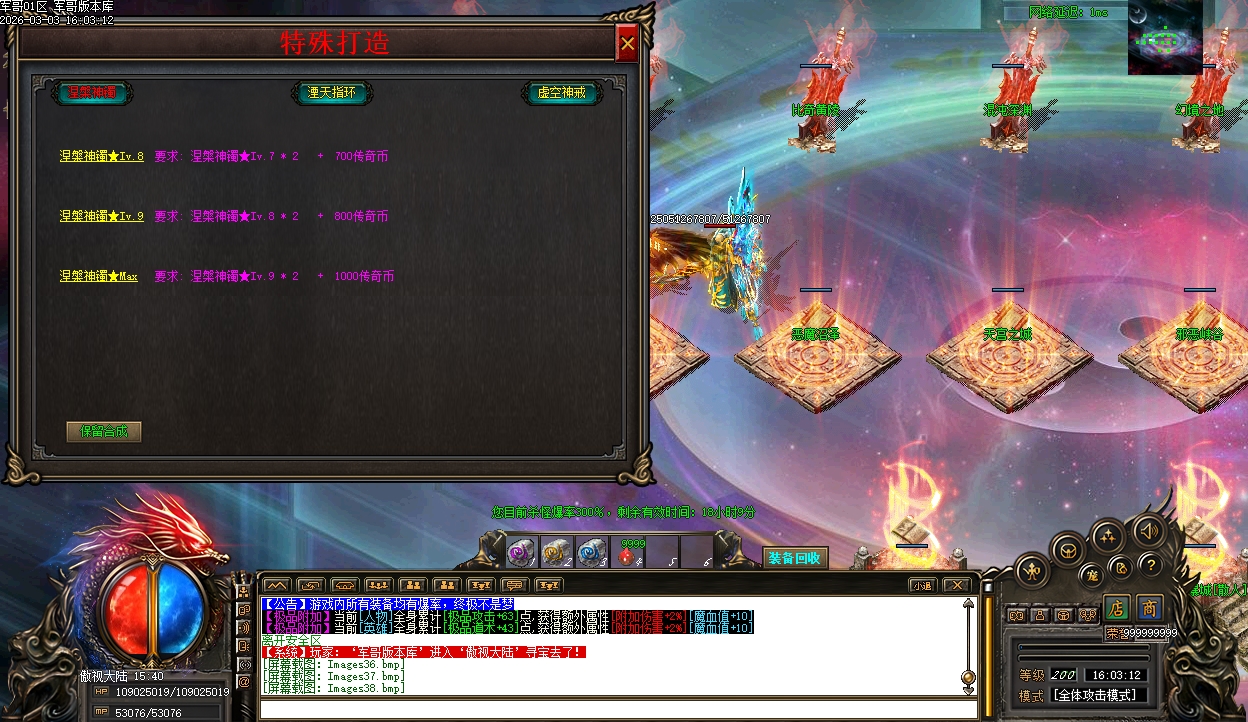Open the 虚空神戒 tab

(x=561, y=93)
